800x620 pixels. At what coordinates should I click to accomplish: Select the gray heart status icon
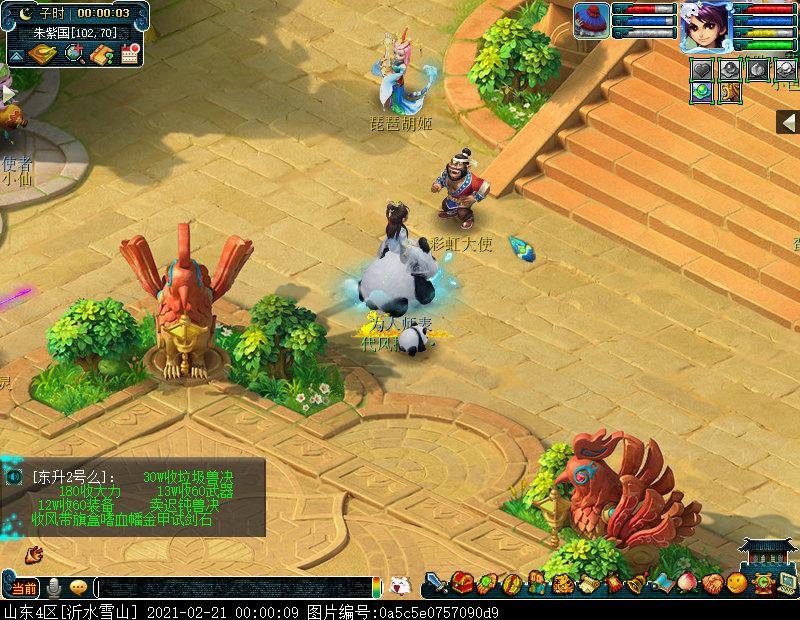(703, 69)
